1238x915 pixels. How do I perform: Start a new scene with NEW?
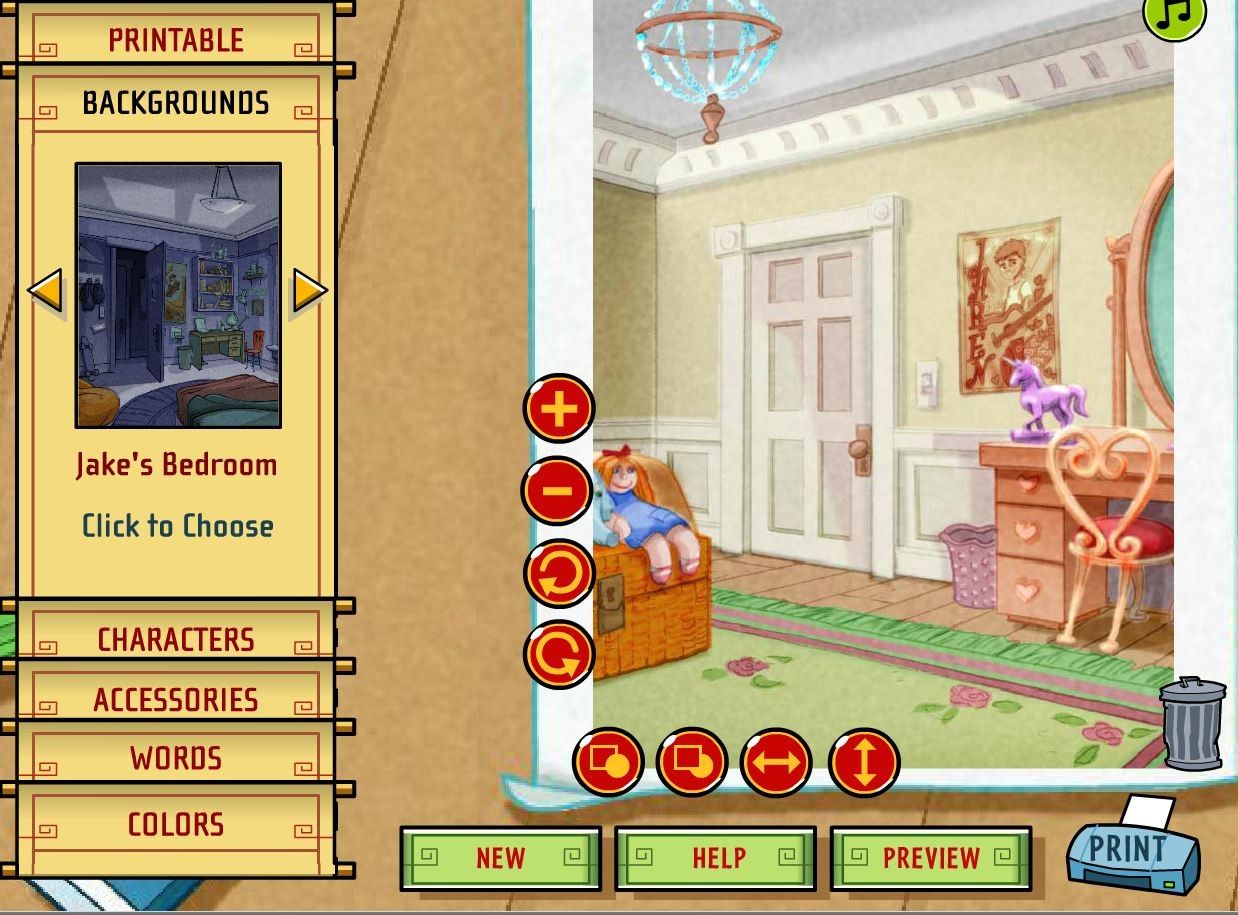500,858
